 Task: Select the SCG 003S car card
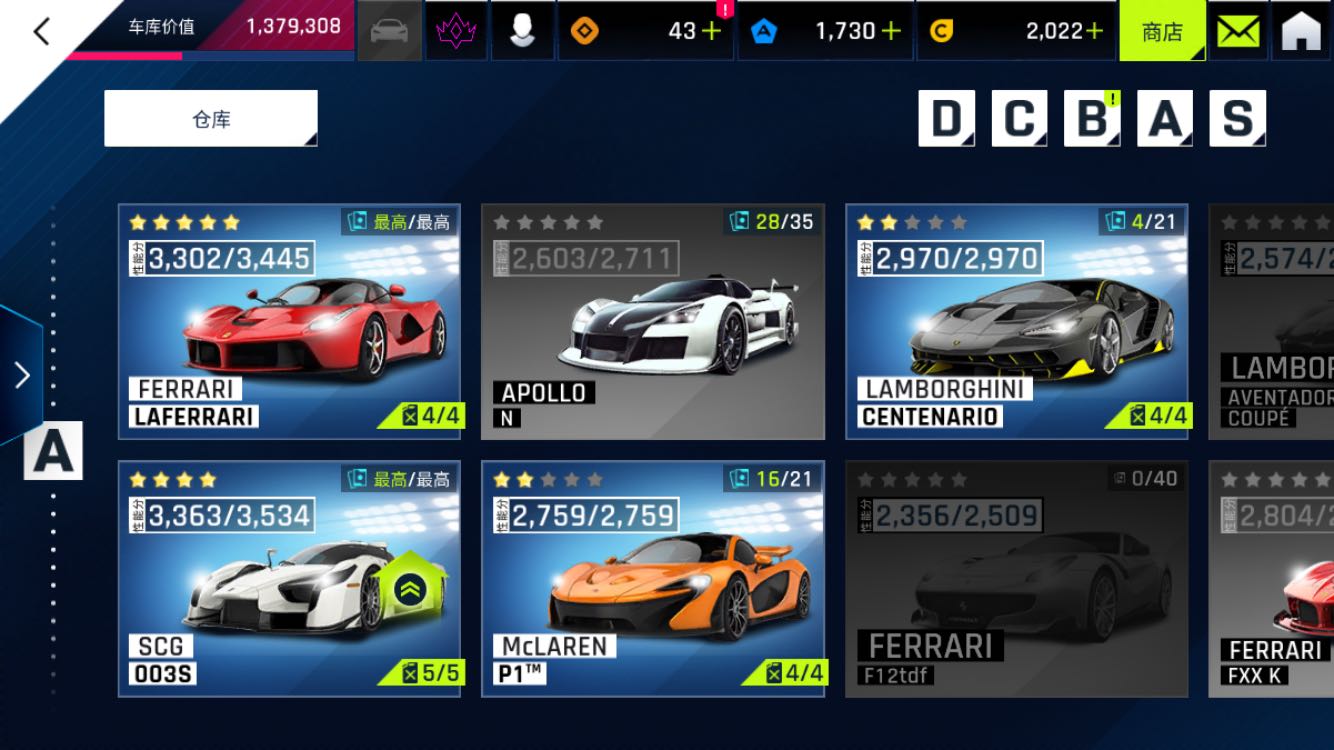click(289, 578)
